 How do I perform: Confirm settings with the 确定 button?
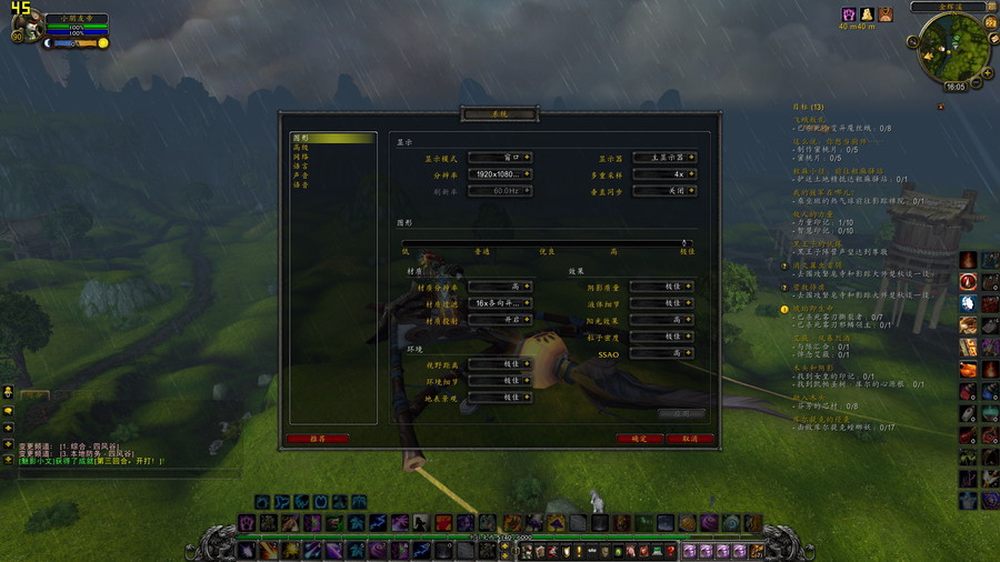639,438
